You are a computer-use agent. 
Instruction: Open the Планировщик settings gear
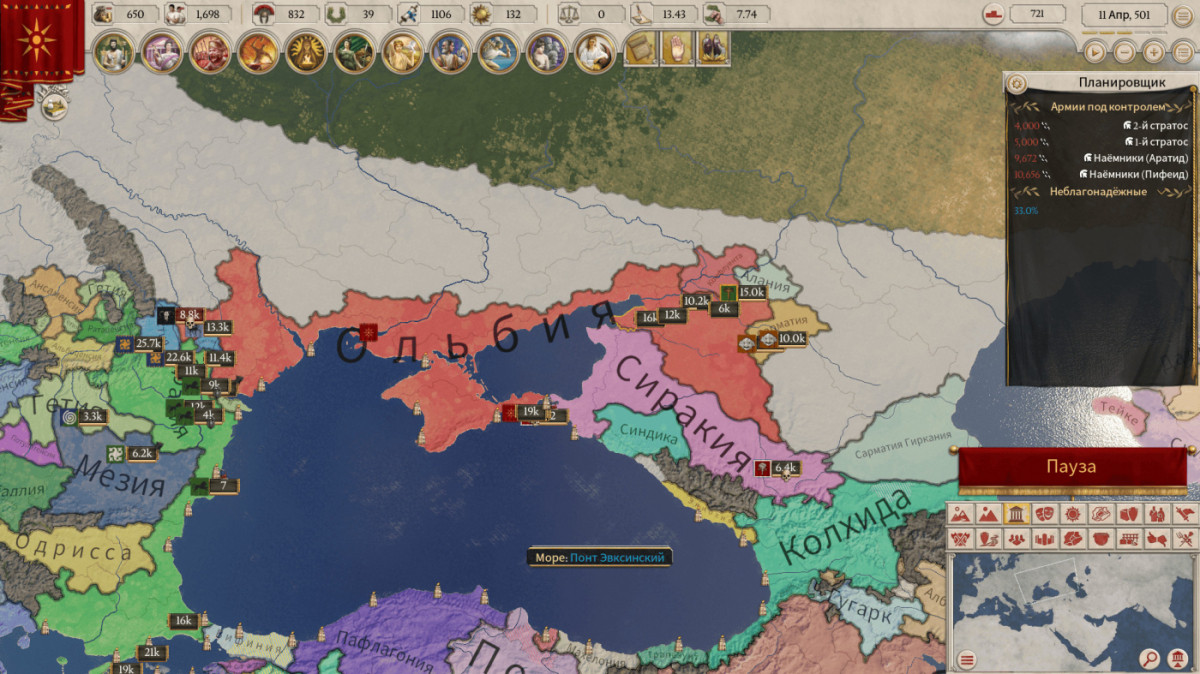(x=1017, y=83)
